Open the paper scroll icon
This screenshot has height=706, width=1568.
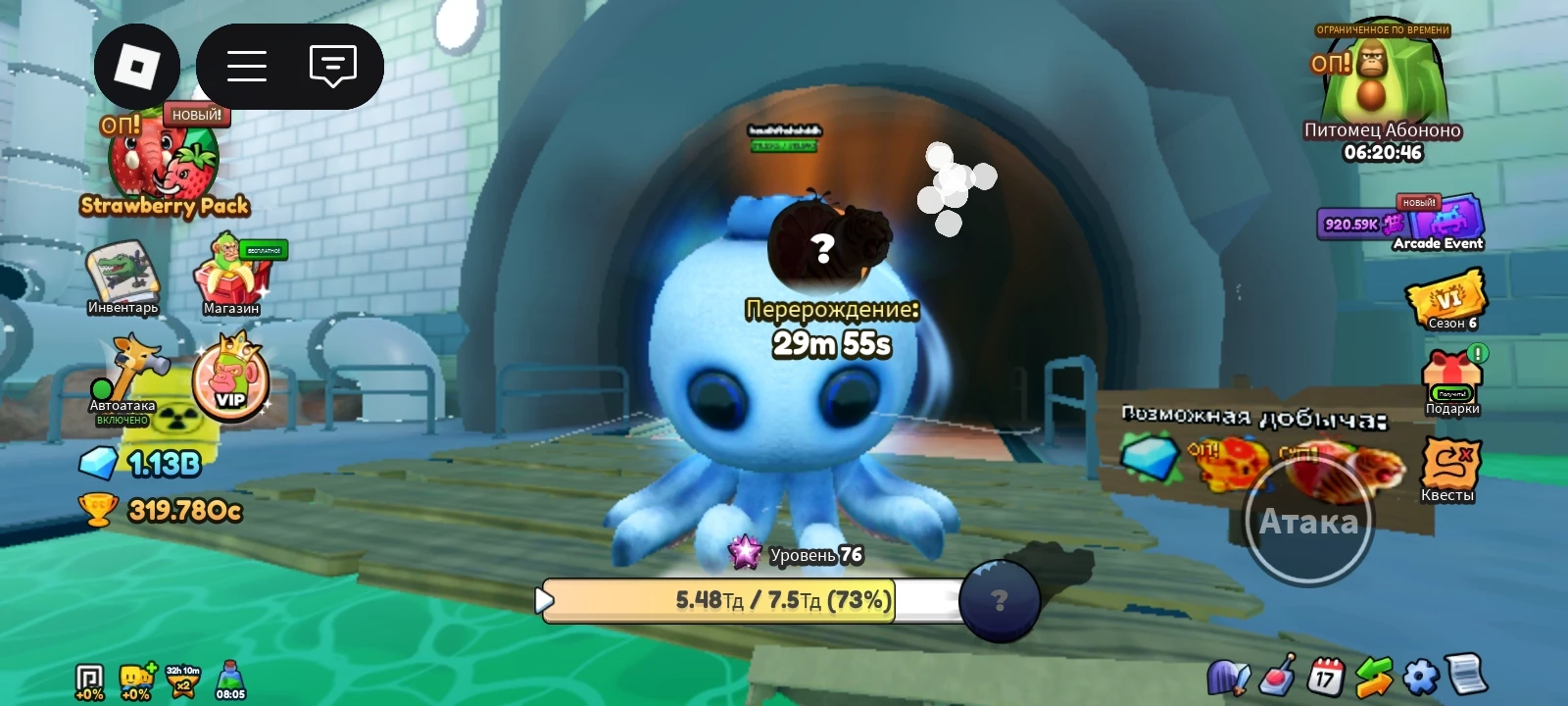1467,675
